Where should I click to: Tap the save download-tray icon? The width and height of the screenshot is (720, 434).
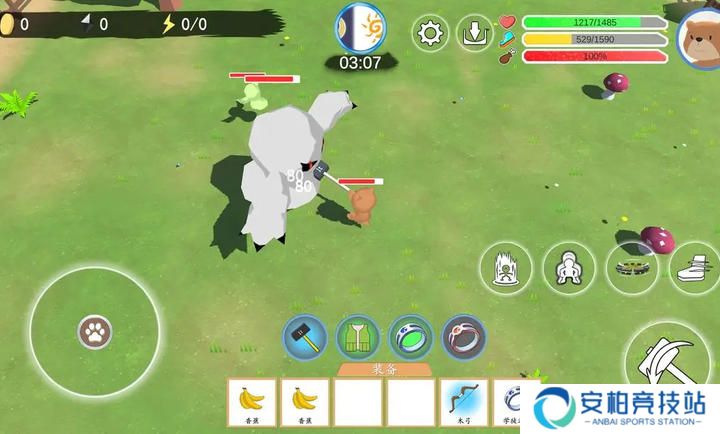tap(475, 33)
